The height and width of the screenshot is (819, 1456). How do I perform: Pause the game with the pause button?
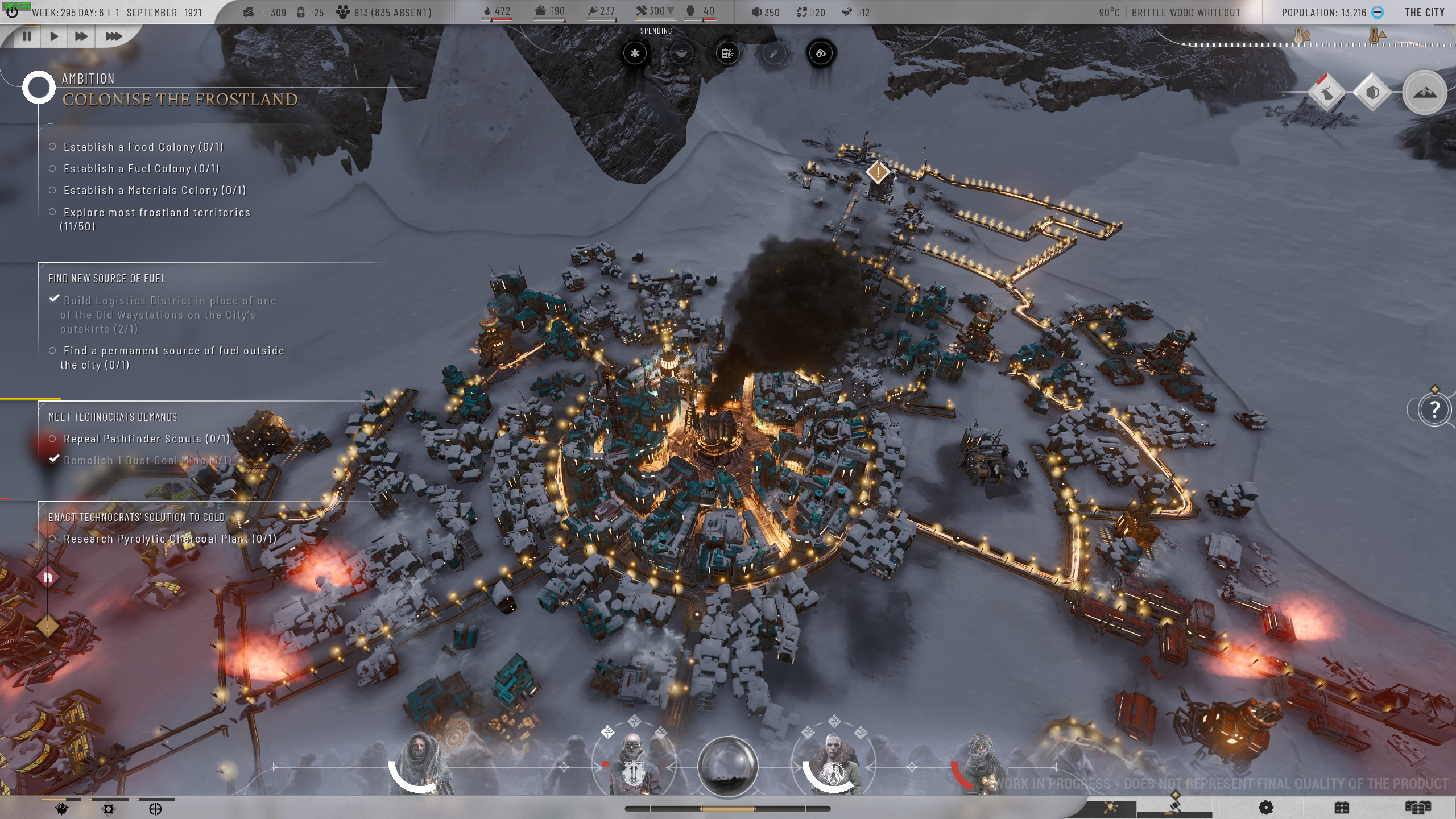tap(26, 36)
